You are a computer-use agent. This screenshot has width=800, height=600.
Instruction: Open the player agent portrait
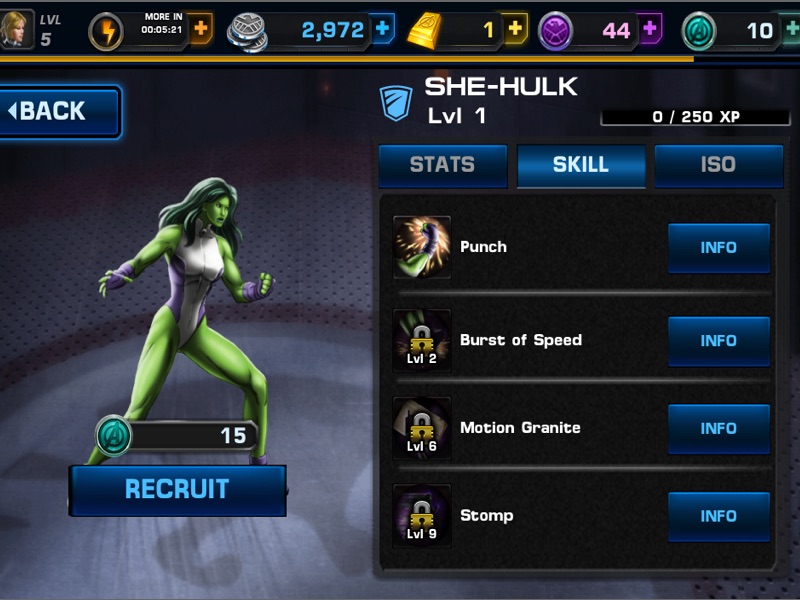pyautogui.click(x=17, y=29)
